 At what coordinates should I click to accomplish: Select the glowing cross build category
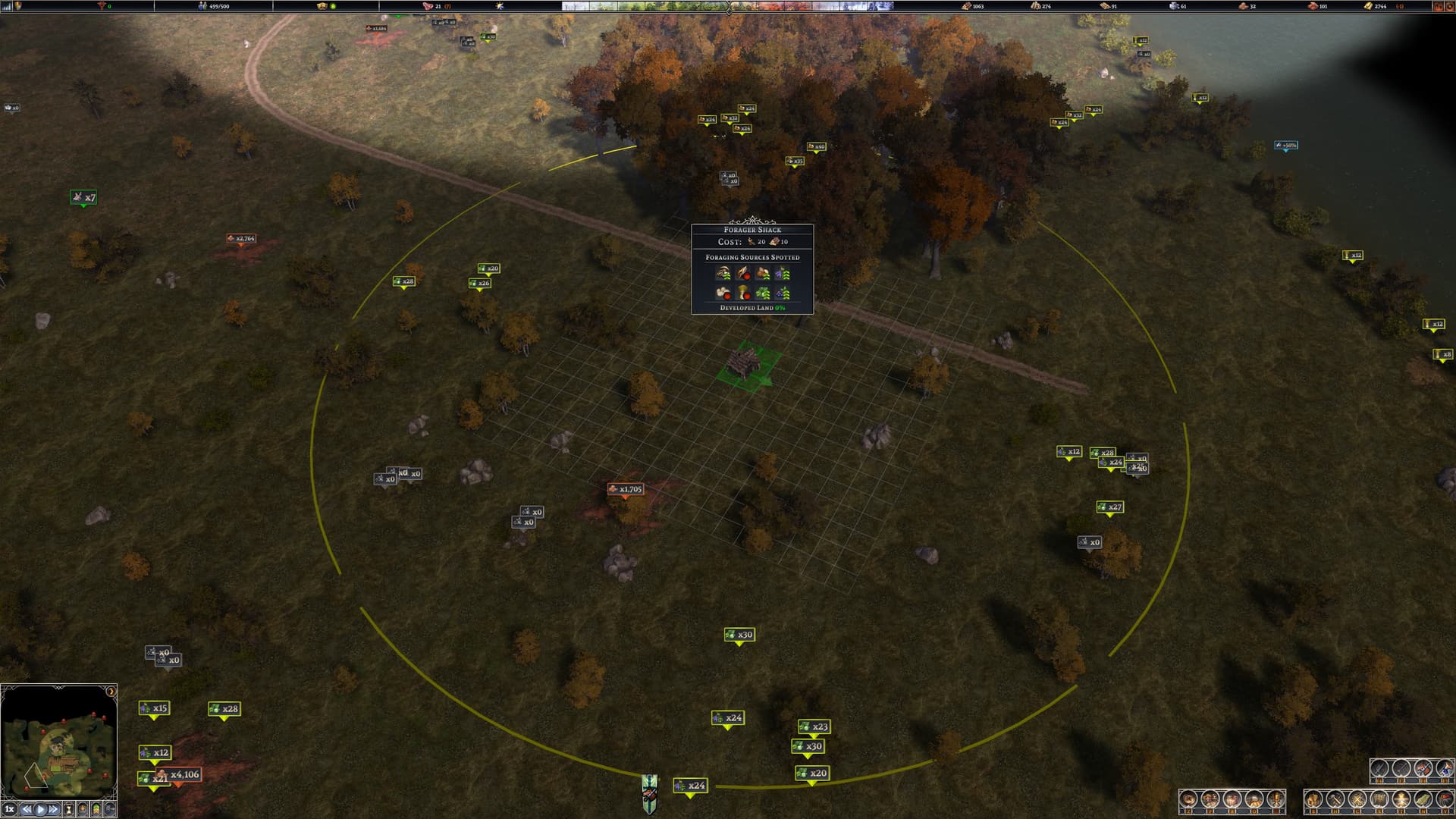pos(1401,799)
